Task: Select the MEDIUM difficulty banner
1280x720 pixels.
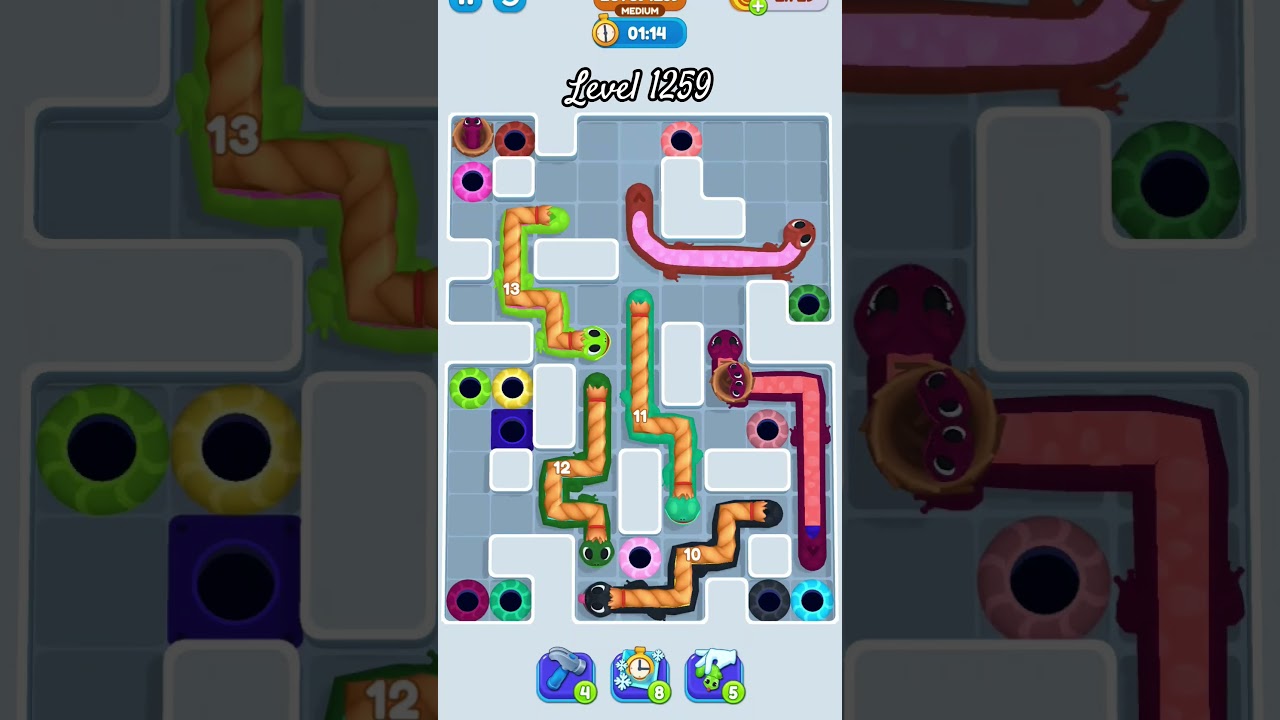Action: [640, 8]
